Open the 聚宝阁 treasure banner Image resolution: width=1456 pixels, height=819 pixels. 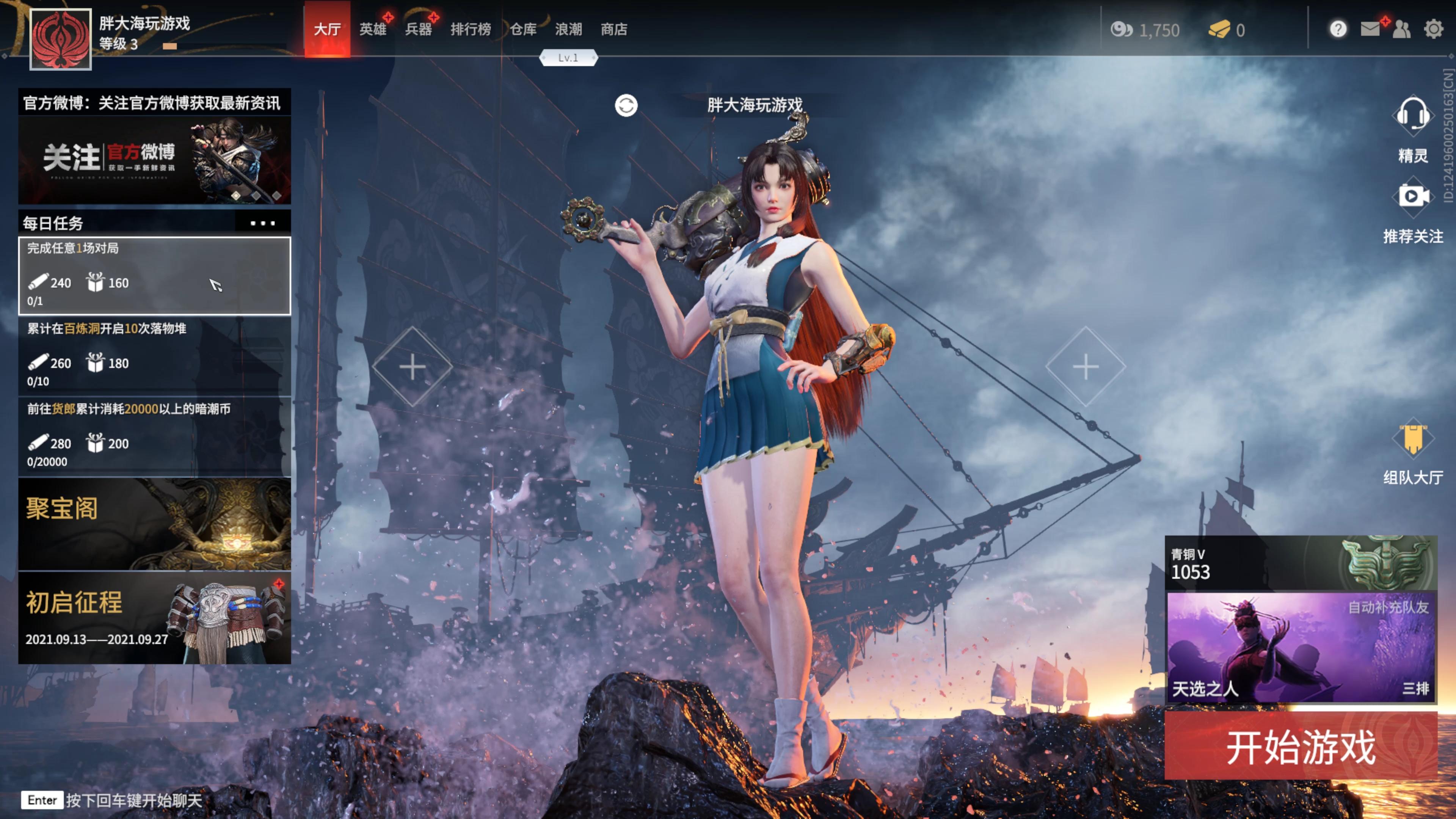click(154, 524)
